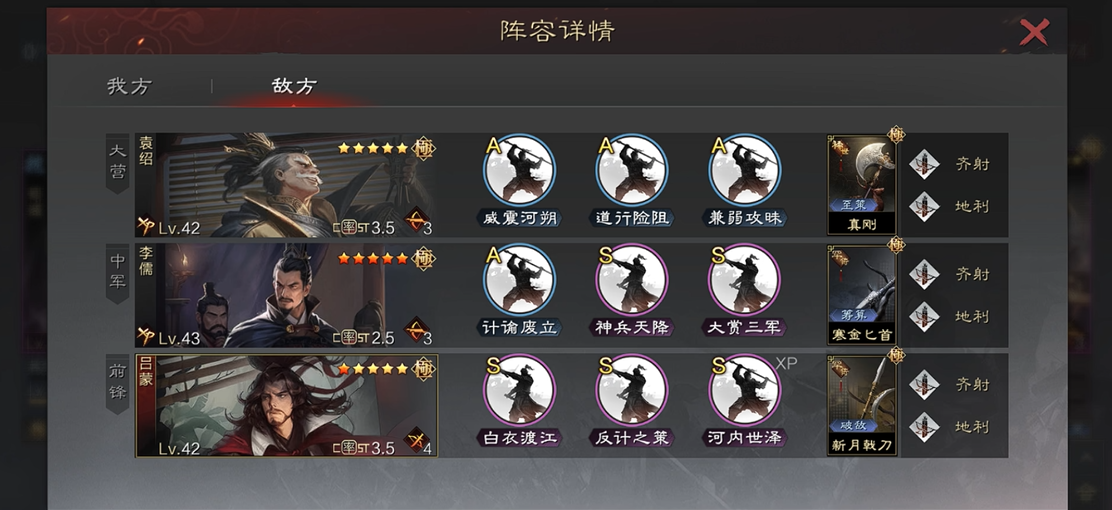Close the 阵容详情 panel
1112x510 pixels.
1034,32
